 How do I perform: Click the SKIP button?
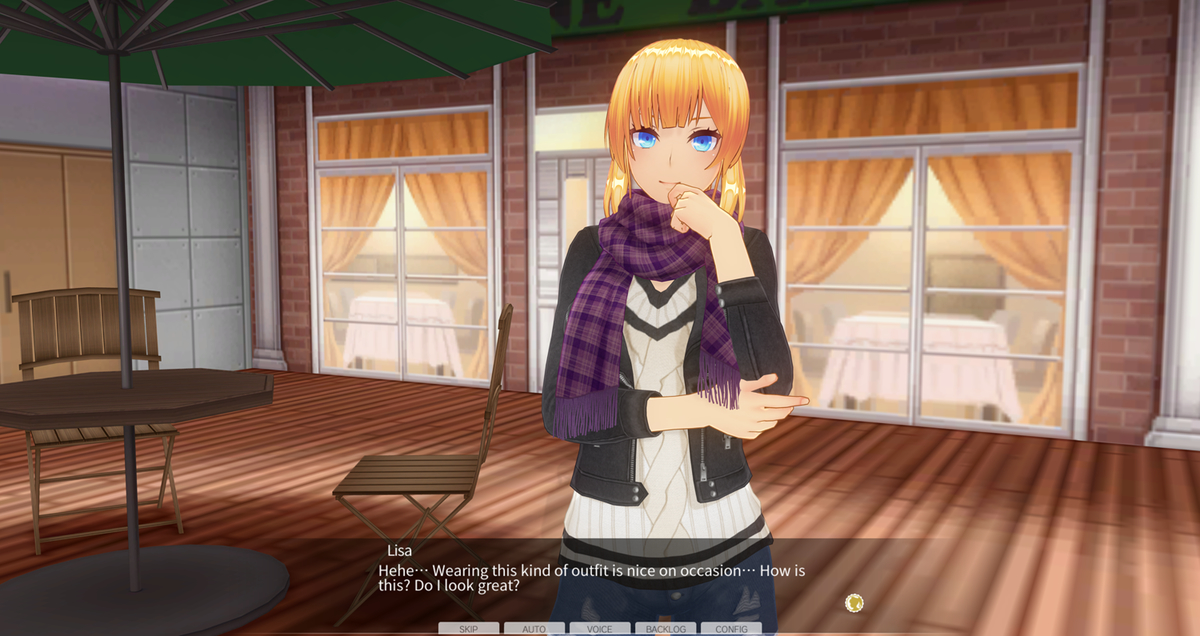[468, 629]
